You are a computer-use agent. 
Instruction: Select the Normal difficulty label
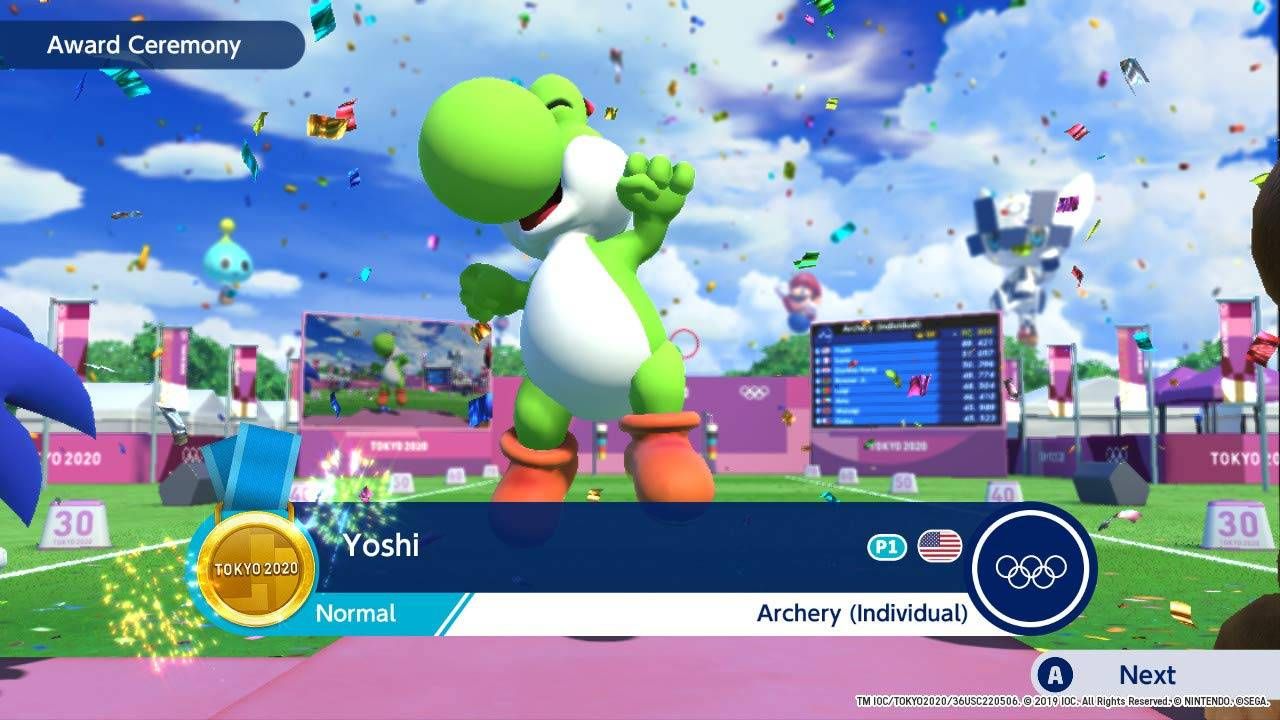[x=356, y=614]
